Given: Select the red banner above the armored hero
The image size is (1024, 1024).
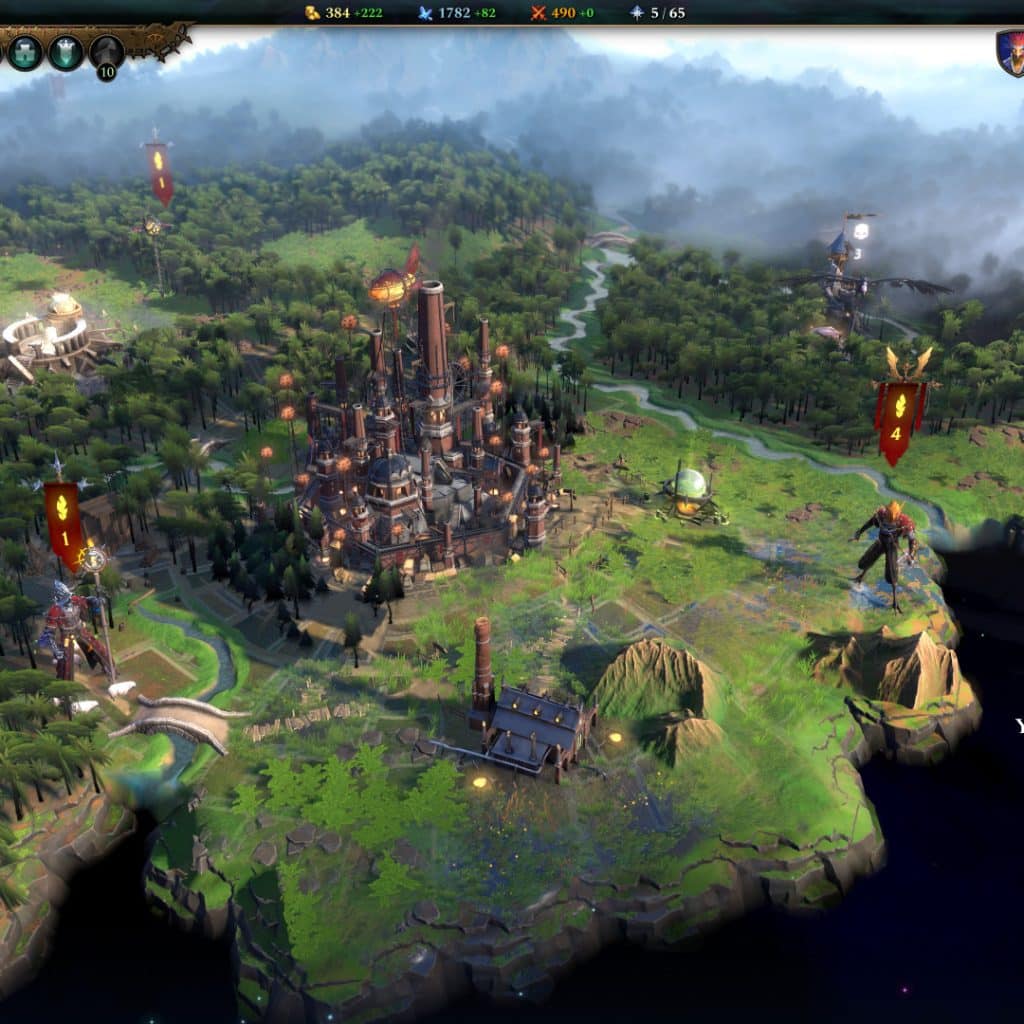Looking at the screenshot, I should [64, 523].
